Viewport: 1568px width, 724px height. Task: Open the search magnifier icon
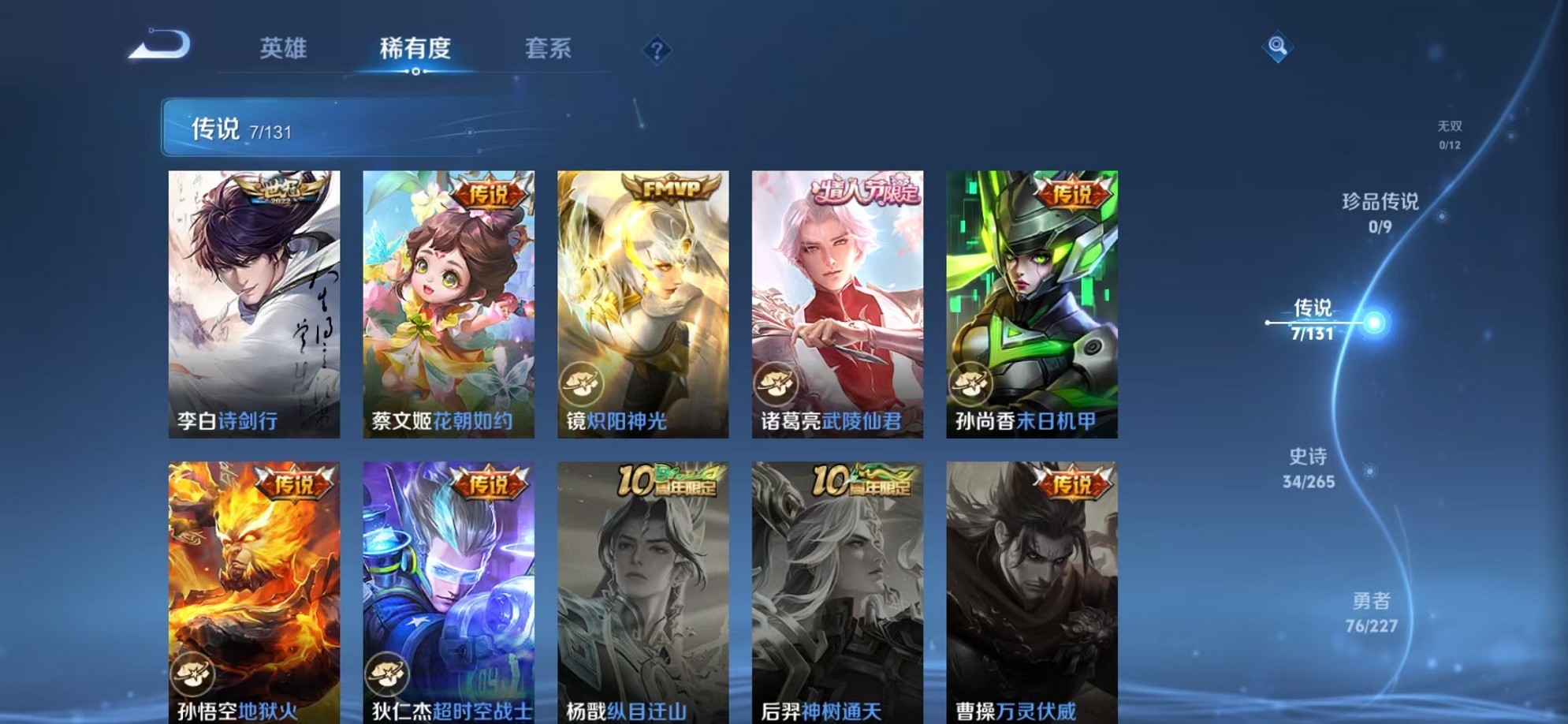coord(1277,47)
